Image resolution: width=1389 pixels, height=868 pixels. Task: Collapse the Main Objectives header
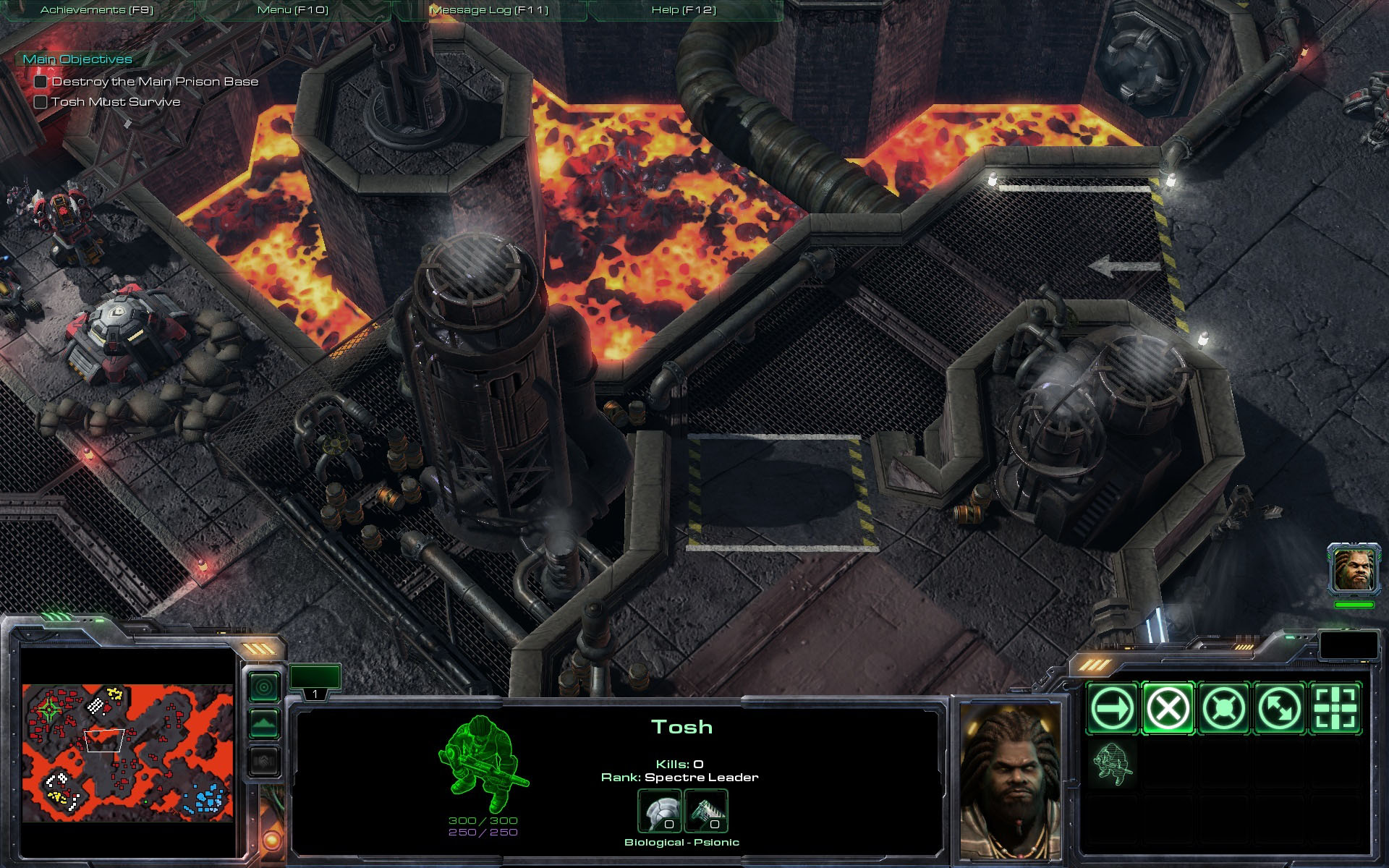point(77,59)
